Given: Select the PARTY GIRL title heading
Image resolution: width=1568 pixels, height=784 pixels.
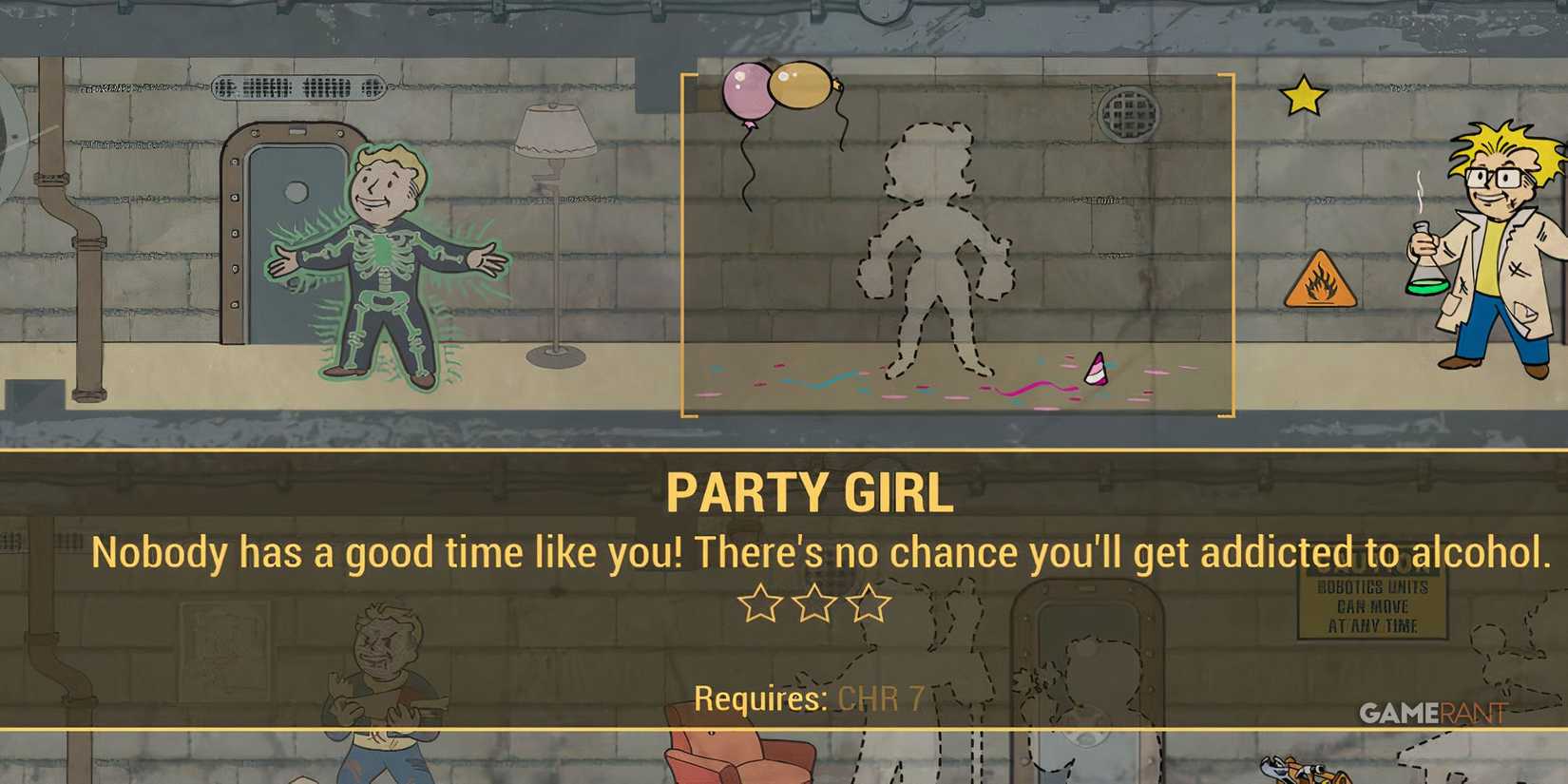Looking at the screenshot, I should 813,489.
